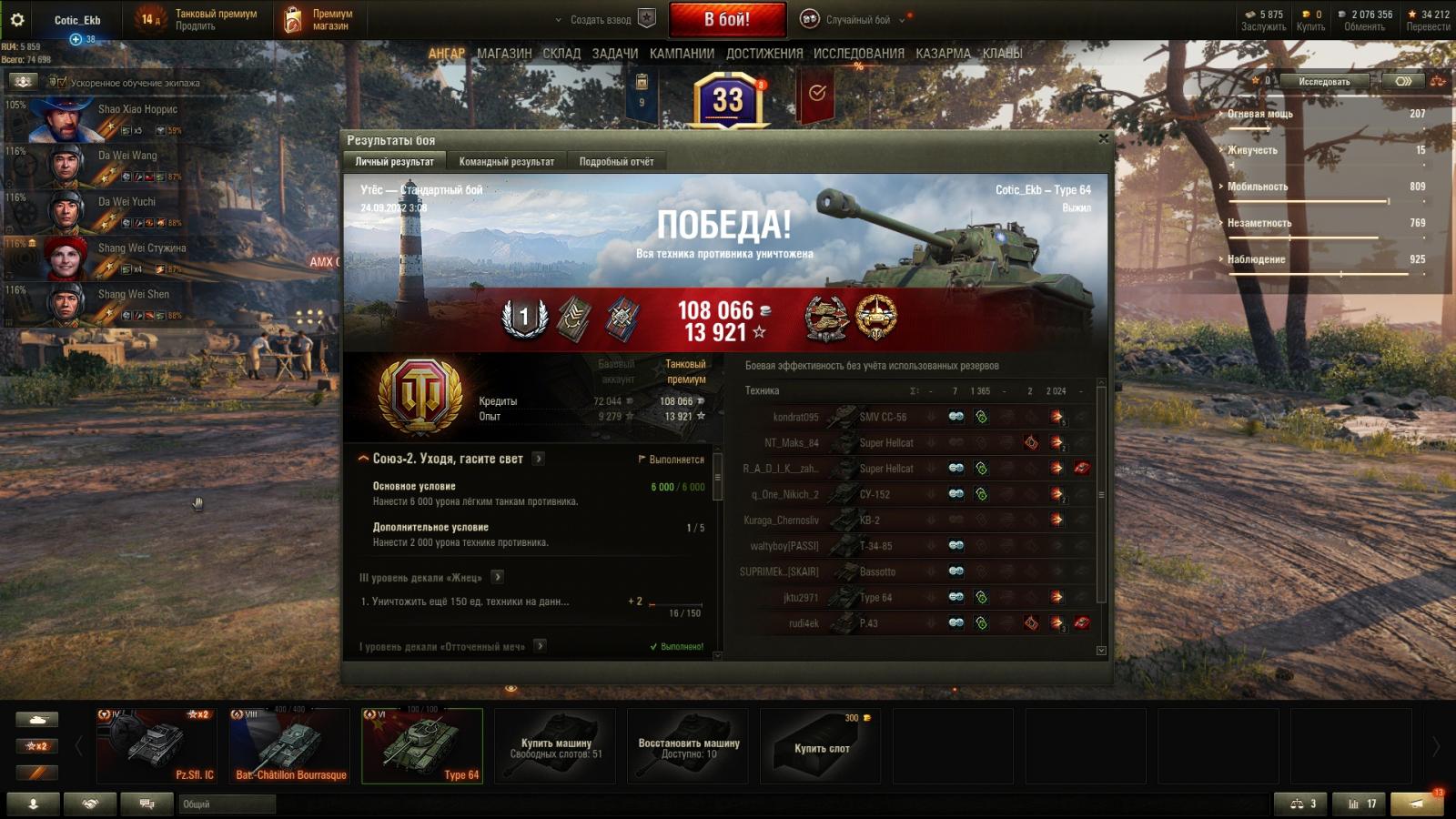Click Купить слот to buy a slot
The height and width of the screenshot is (819, 1456).
(x=821, y=747)
